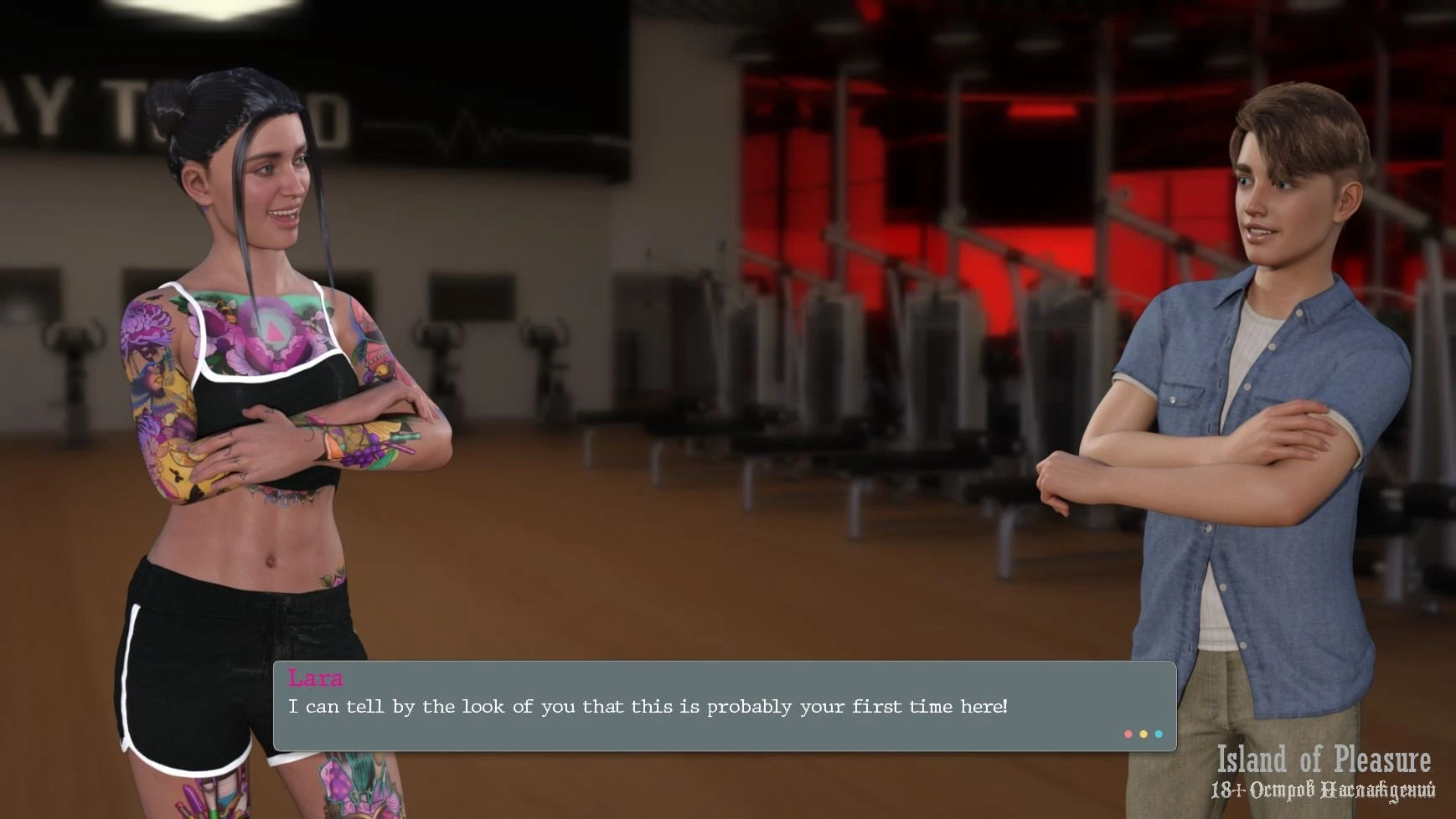Image resolution: width=1456 pixels, height=819 pixels.
Task: Click the pink dot in the dialogue box
Action: pyautogui.click(x=1128, y=734)
